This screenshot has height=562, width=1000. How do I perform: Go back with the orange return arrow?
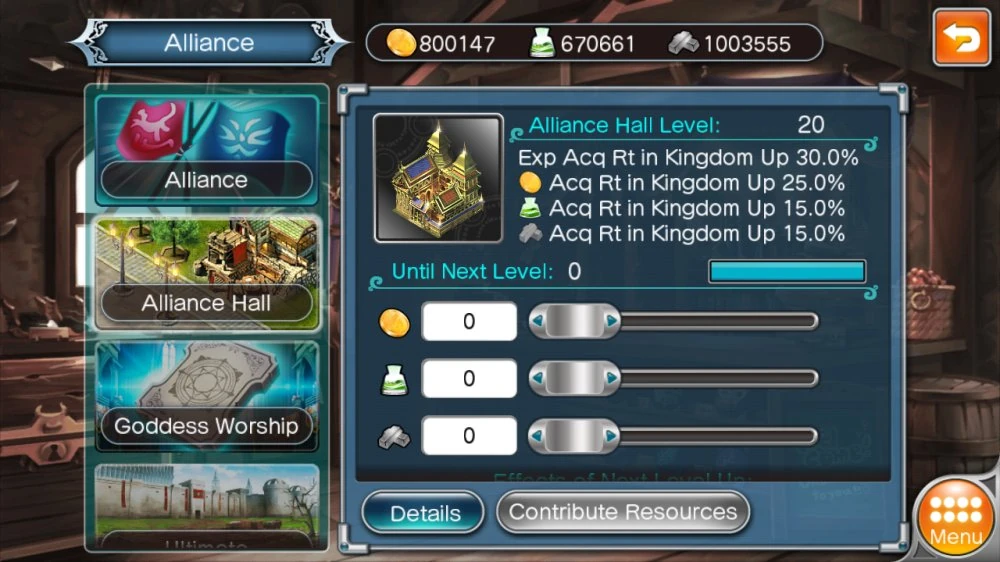coord(961,39)
